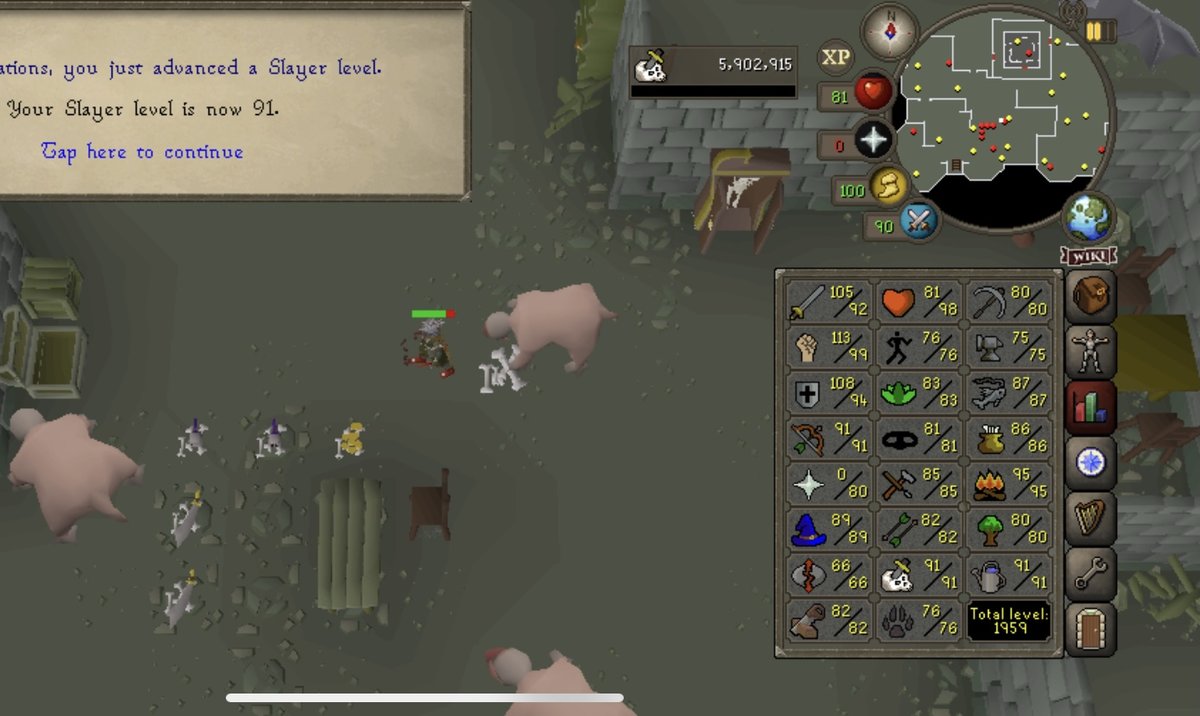Activate the quick-prayer orb
The image size is (1200, 716).
(873, 140)
